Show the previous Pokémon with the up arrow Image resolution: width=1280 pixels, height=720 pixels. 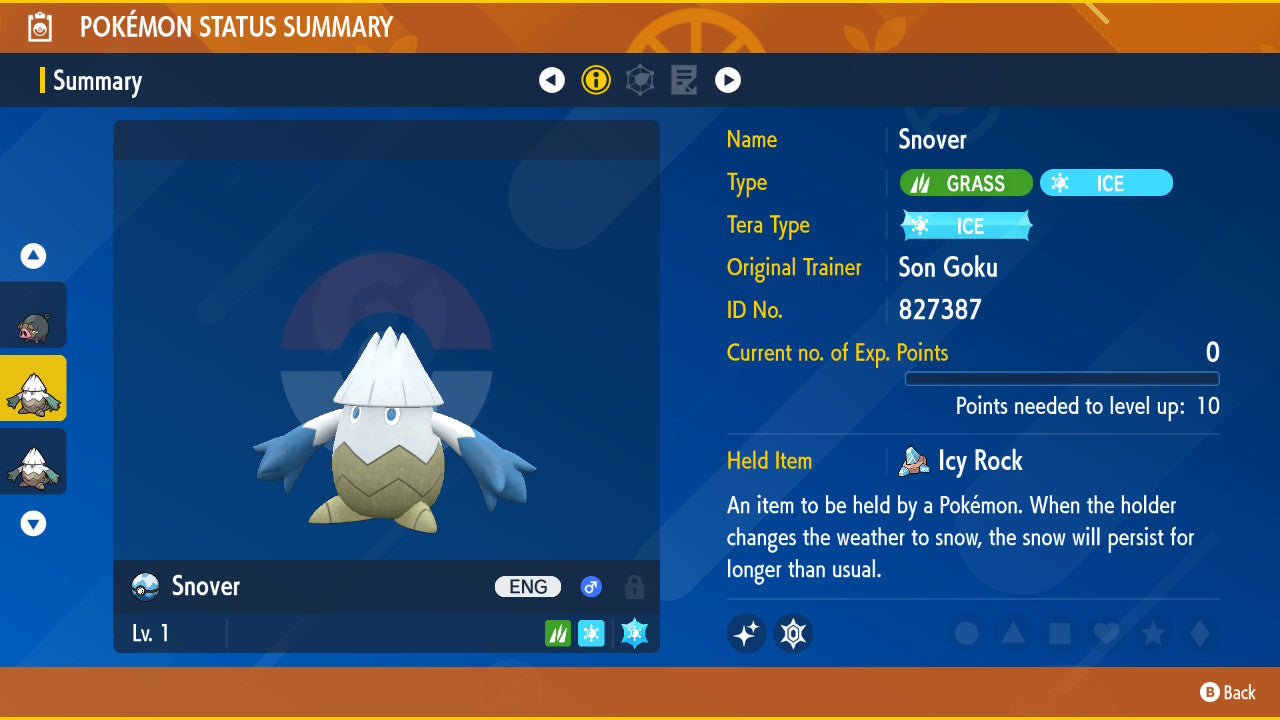tap(33, 257)
